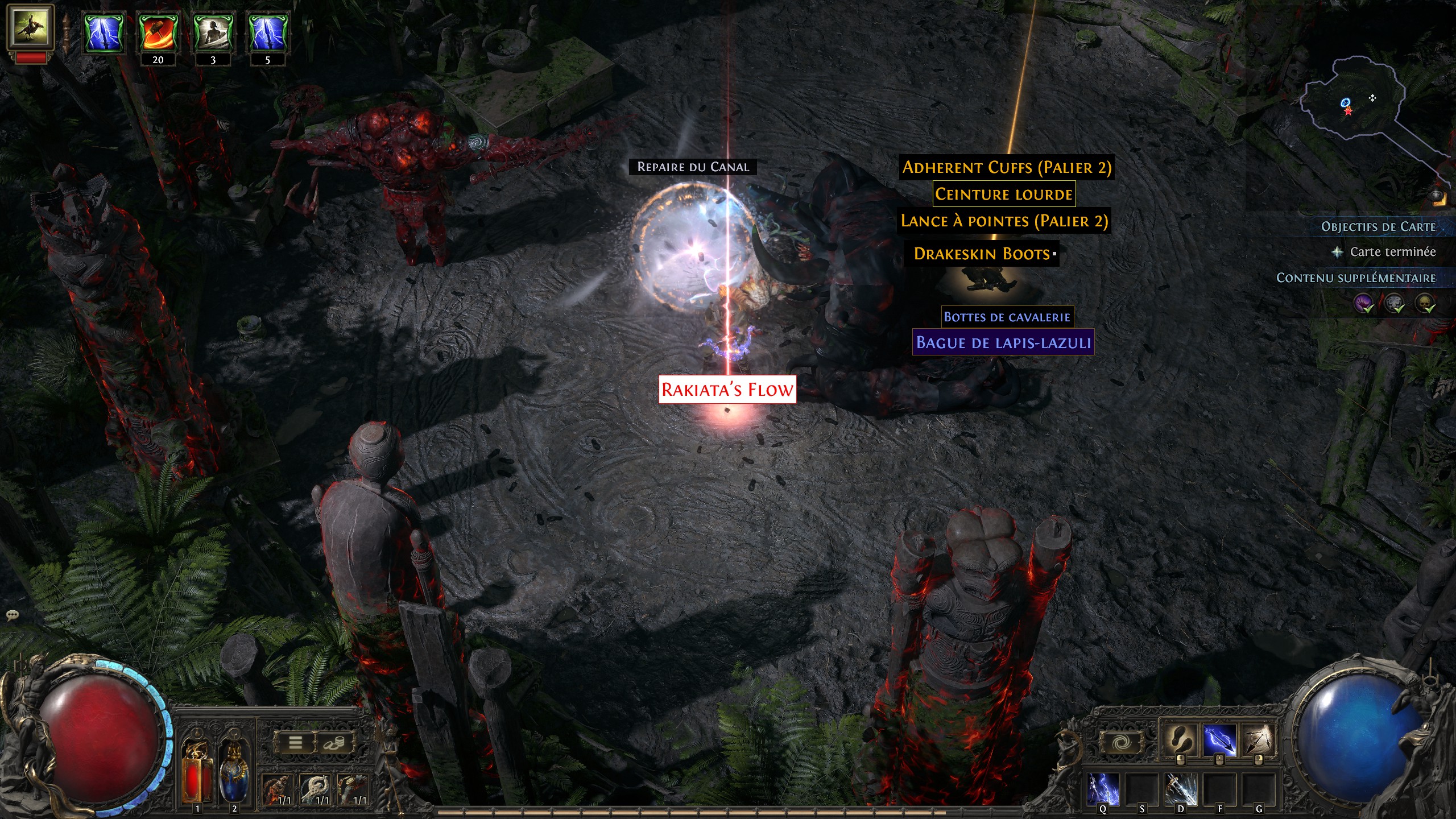Select the mounted rider portrait icon

[x=31, y=26]
